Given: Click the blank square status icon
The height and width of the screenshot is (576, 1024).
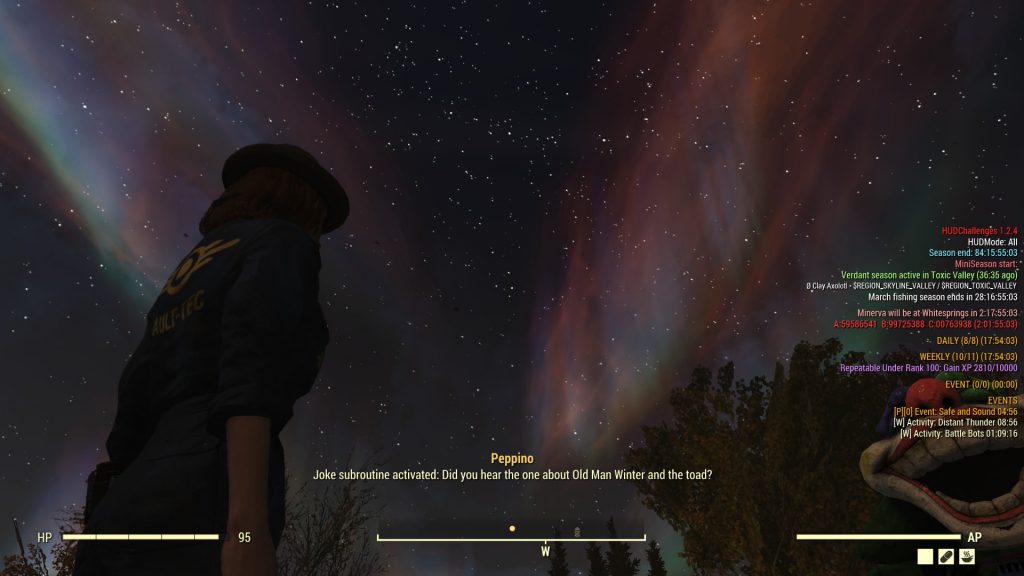Looking at the screenshot, I should point(925,557).
